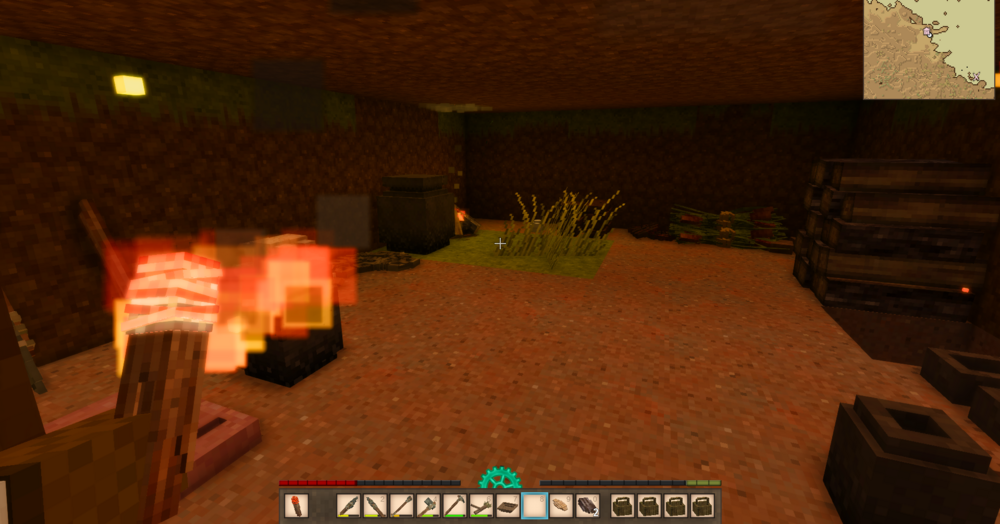This screenshot has width=1000, height=524.
Task: Select the torch in the offhand slot
Action: pos(296,506)
